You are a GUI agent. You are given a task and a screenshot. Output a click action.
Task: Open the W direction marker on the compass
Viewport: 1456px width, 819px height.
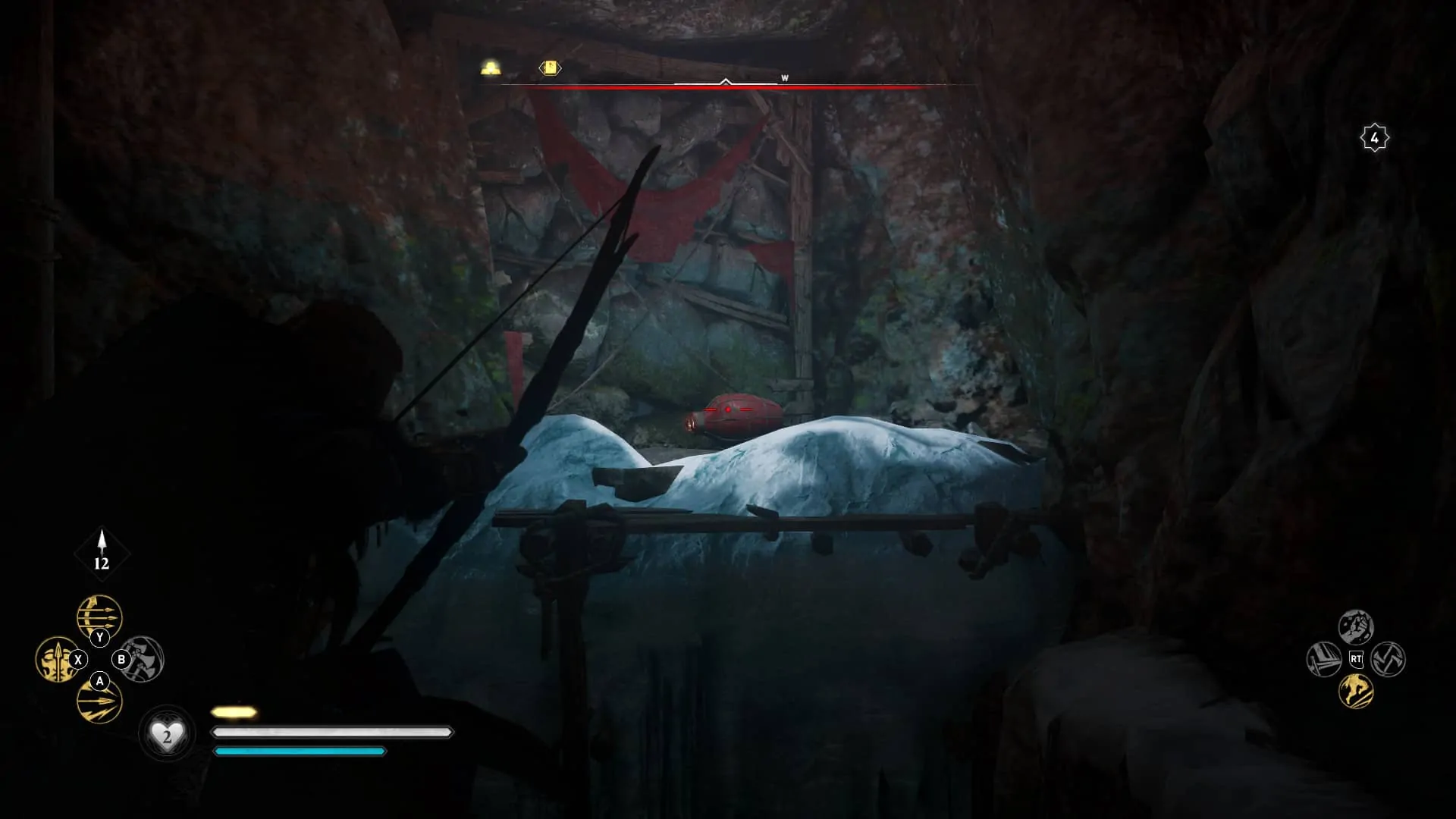pos(783,77)
